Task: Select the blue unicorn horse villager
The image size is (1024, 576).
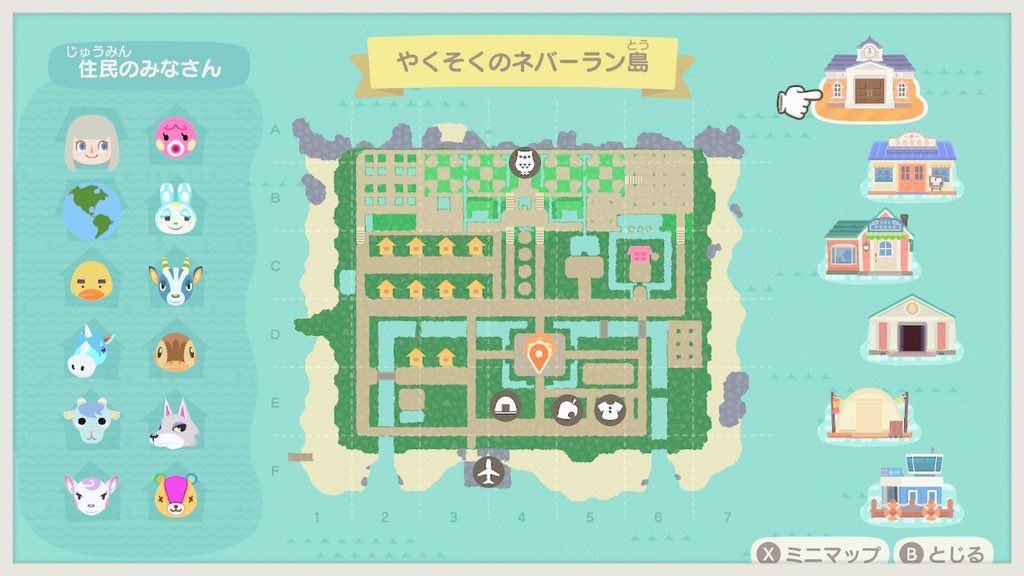Action: 92,352
